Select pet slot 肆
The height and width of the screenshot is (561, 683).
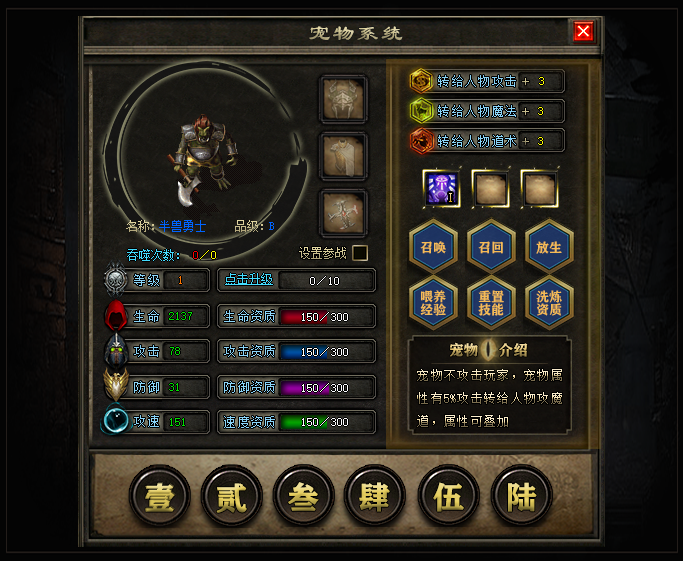point(375,496)
